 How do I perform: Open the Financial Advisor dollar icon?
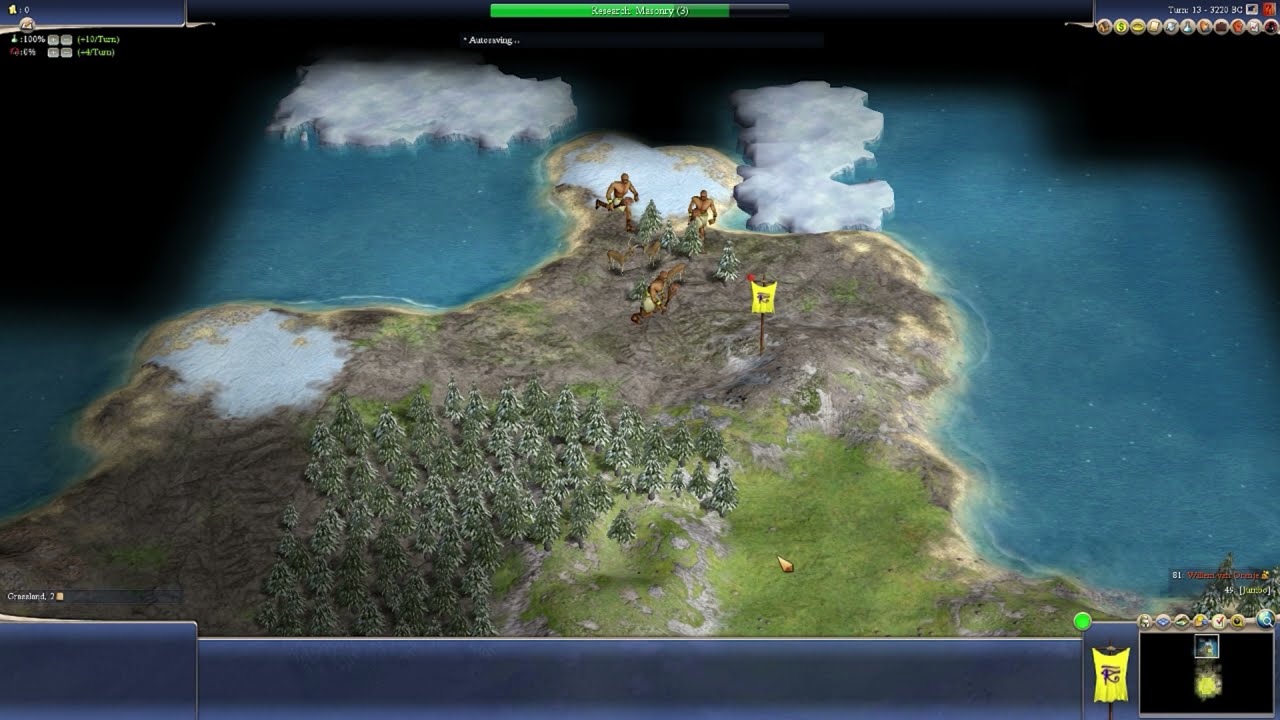1122,27
